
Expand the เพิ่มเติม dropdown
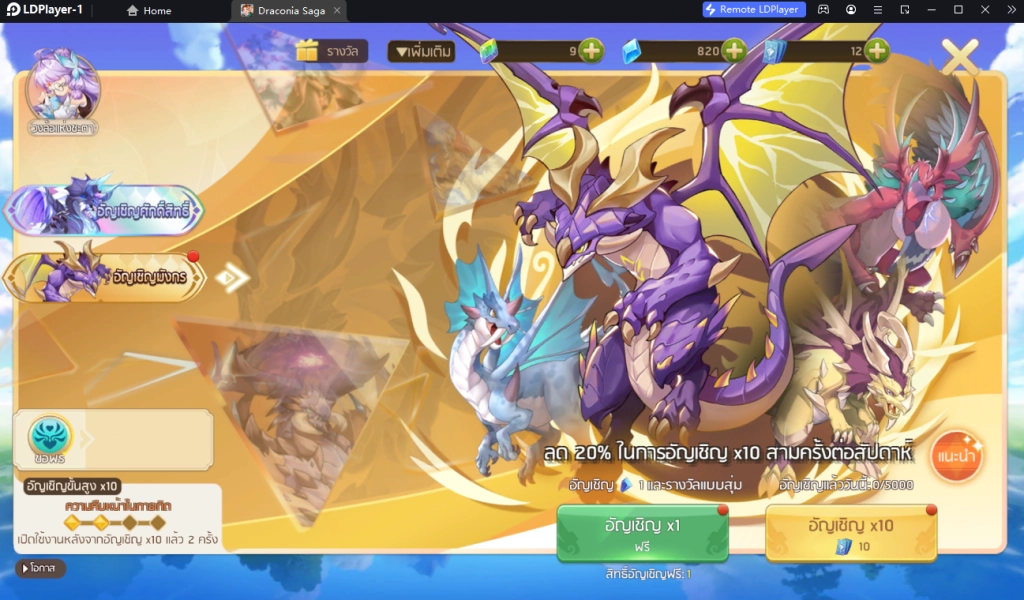click(421, 51)
